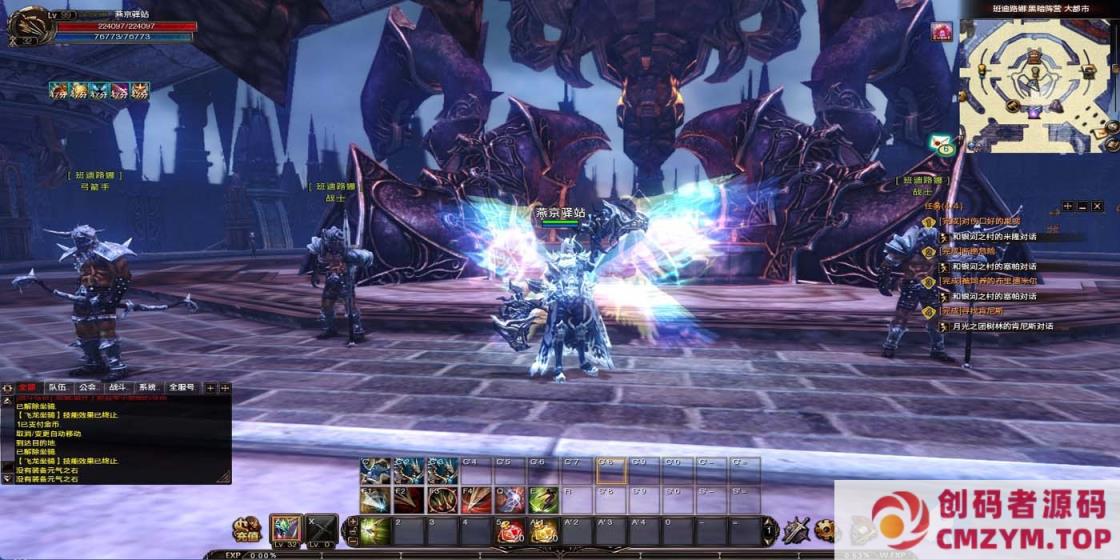Use the yellow potion hotbar slot
The image size is (1120, 560).
(543, 529)
